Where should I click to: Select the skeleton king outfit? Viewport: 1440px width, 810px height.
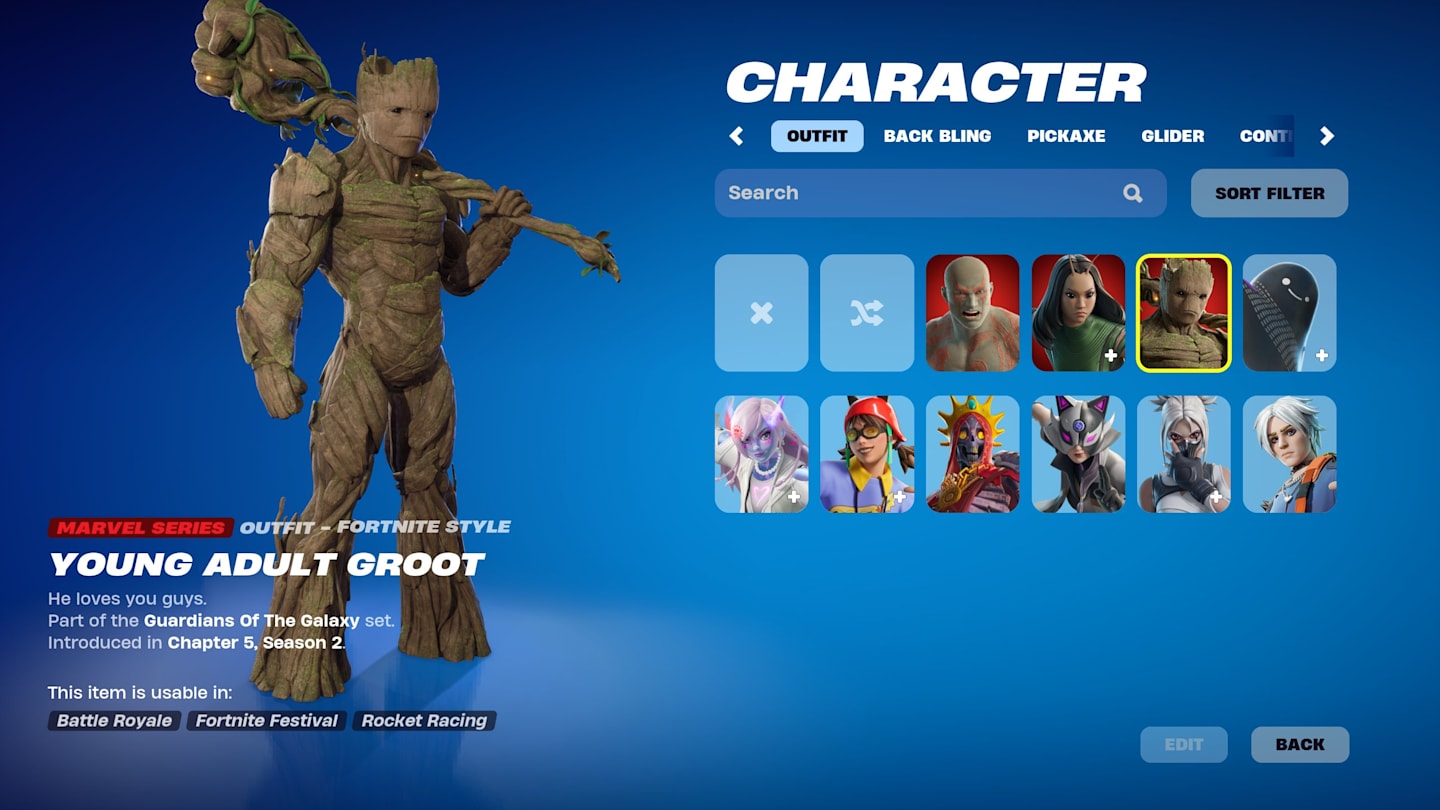[x=973, y=454]
